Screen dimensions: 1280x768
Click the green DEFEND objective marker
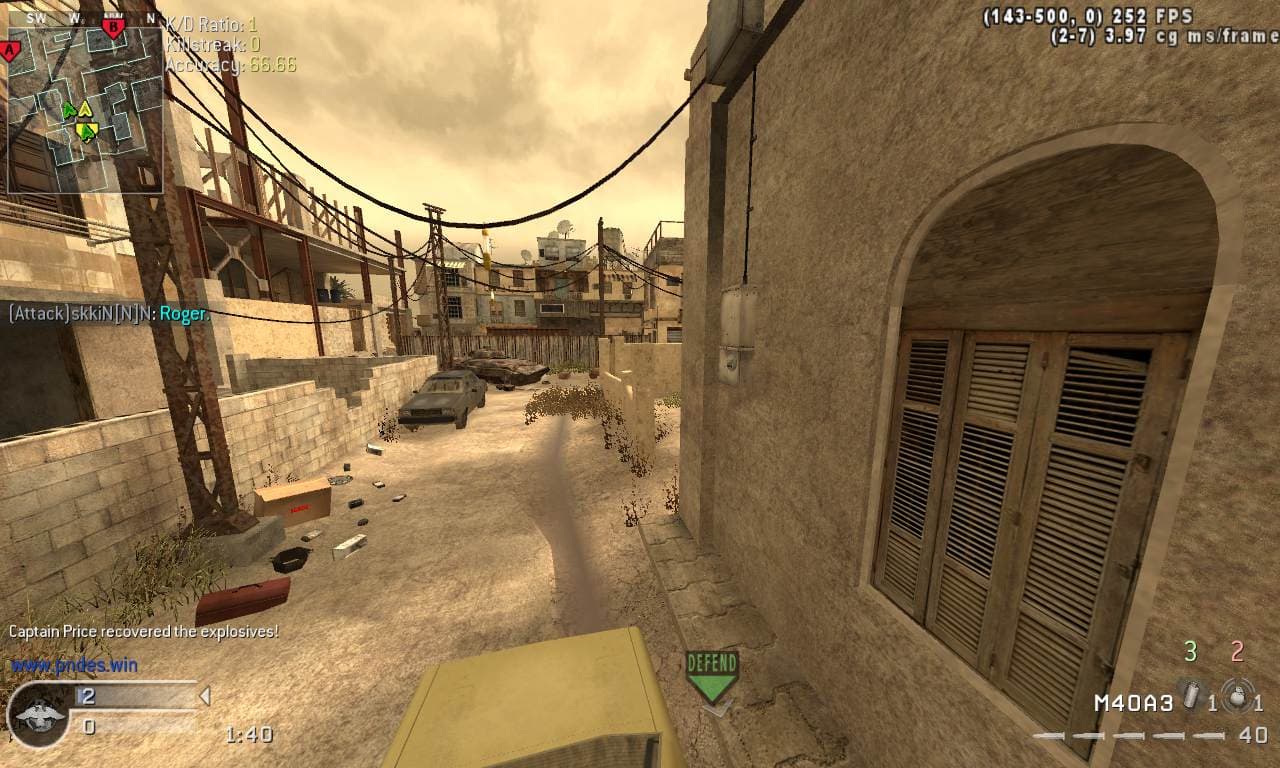(x=712, y=677)
